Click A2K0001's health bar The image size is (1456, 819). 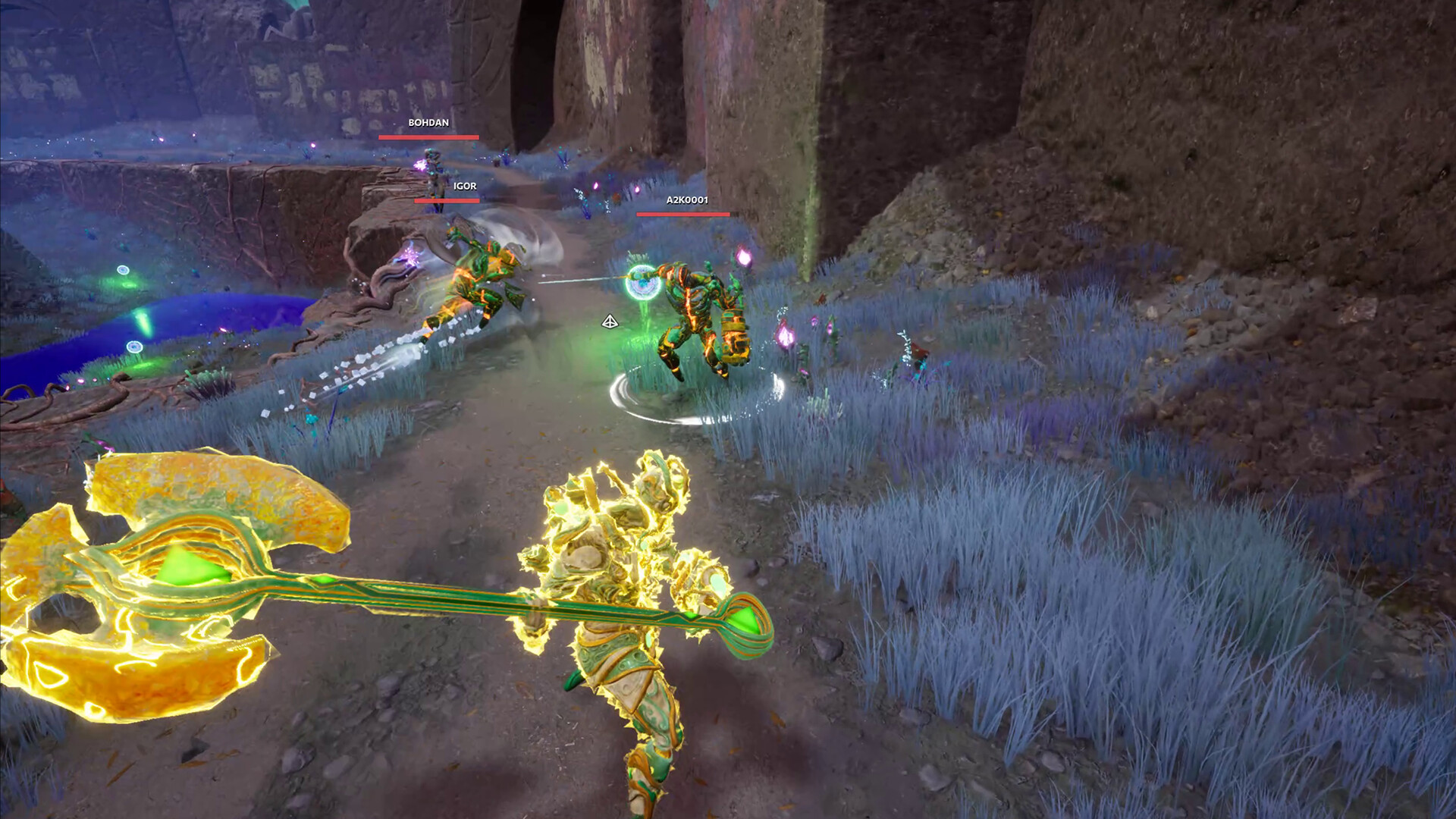tap(683, 215)
